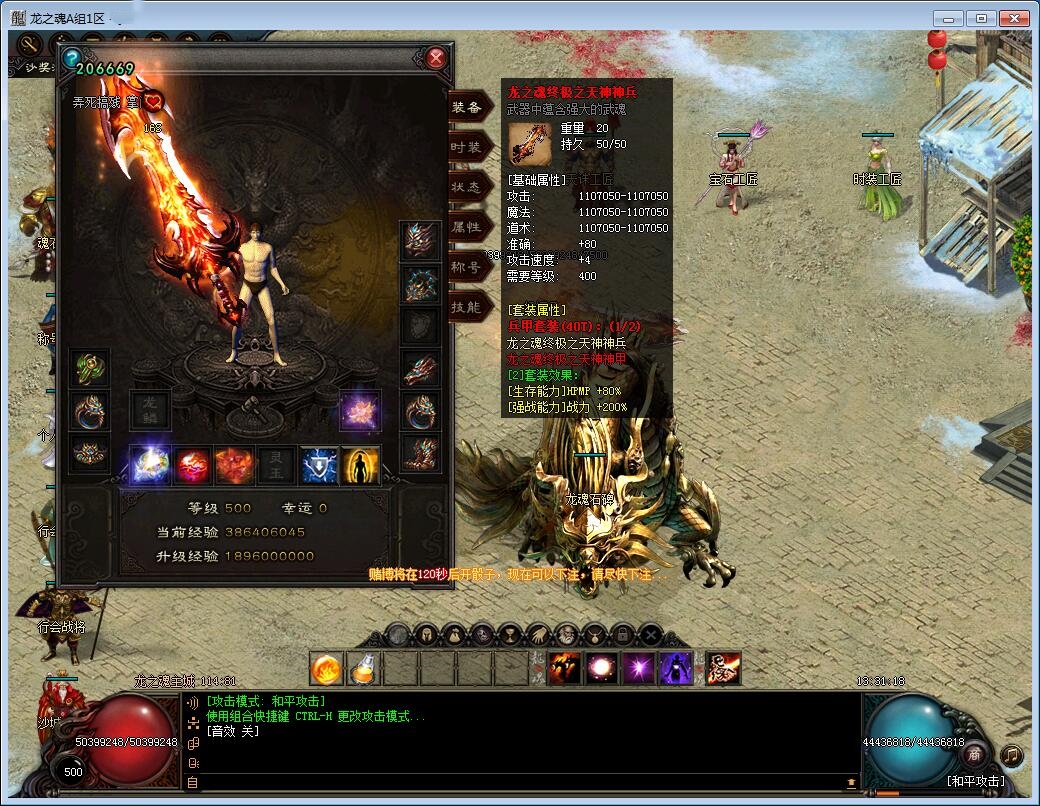Switch to the 技能 skills tab

pyautogui.click(x=467, y=307)
